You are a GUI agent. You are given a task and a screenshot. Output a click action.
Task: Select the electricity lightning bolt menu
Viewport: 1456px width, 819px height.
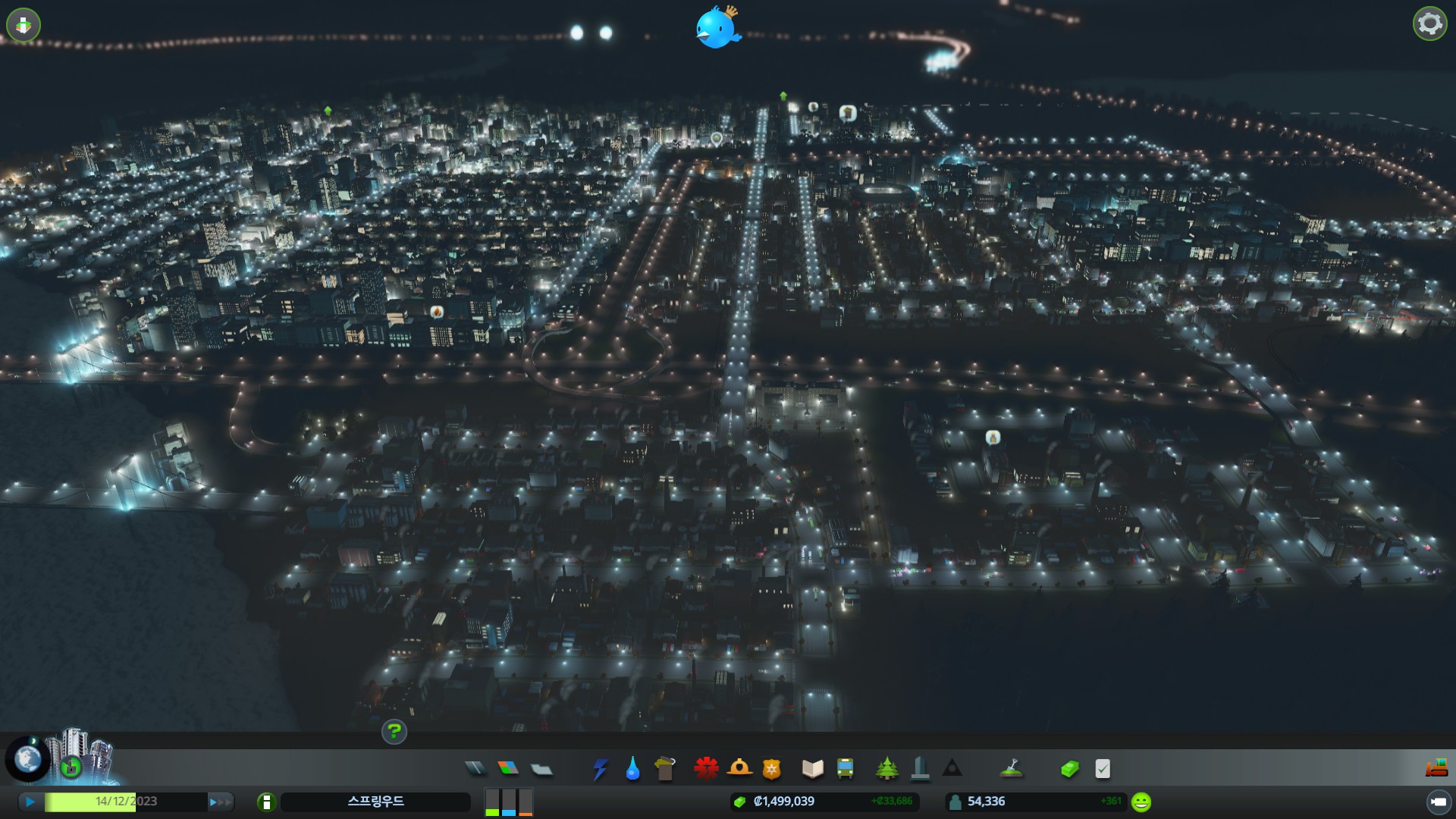tap(600, 769)
